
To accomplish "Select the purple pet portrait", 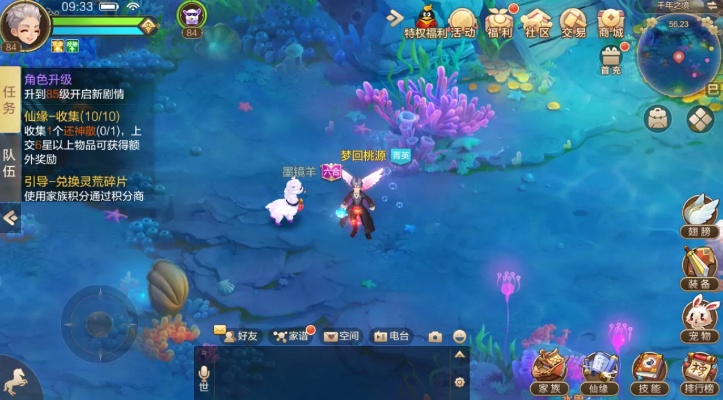I will 190,15.
